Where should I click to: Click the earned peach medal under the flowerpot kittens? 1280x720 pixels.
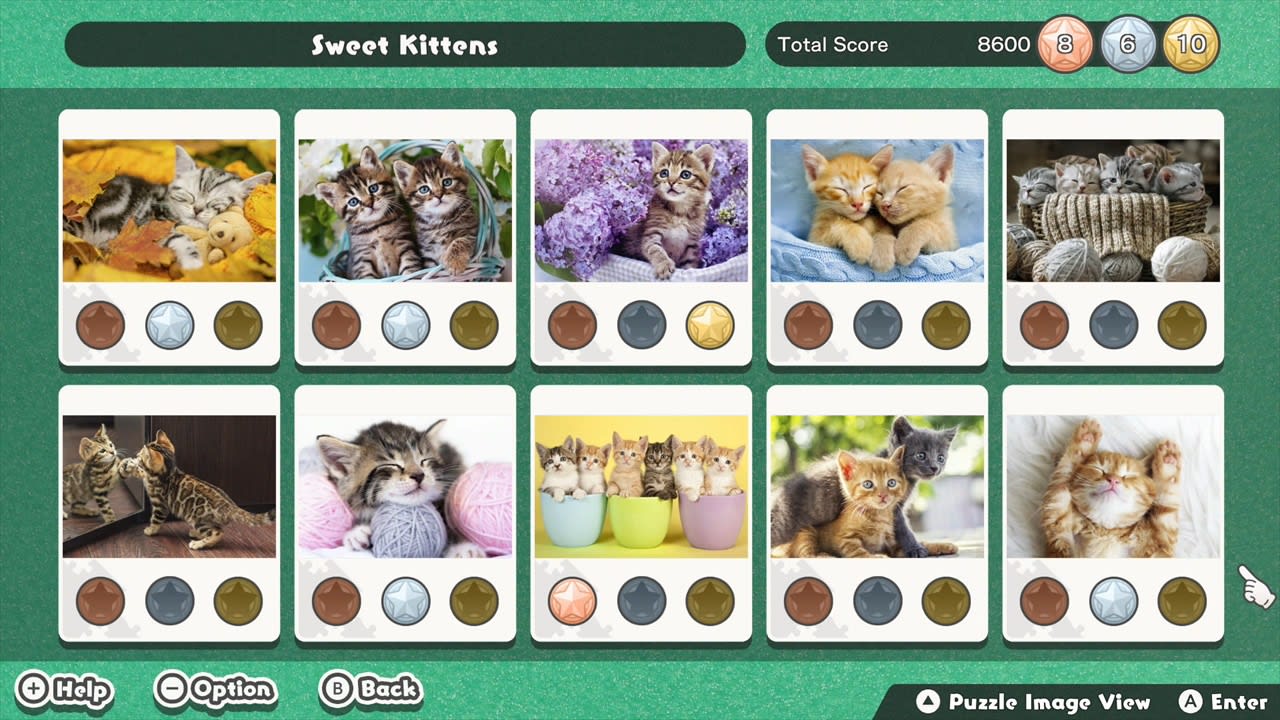pyautogui.click(x=573, y=600)
